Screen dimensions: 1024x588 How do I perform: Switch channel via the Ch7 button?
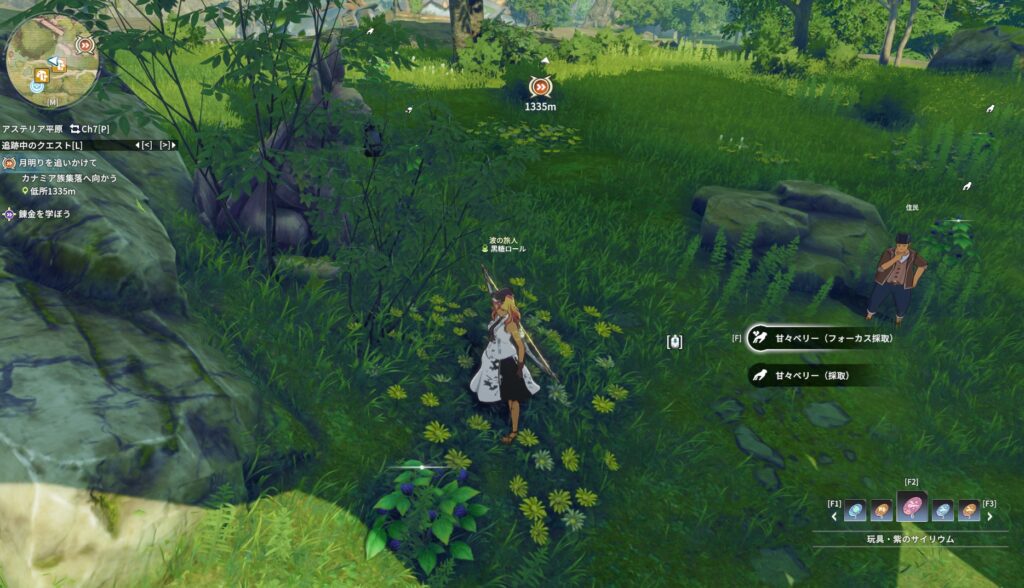tap(90, 129)
